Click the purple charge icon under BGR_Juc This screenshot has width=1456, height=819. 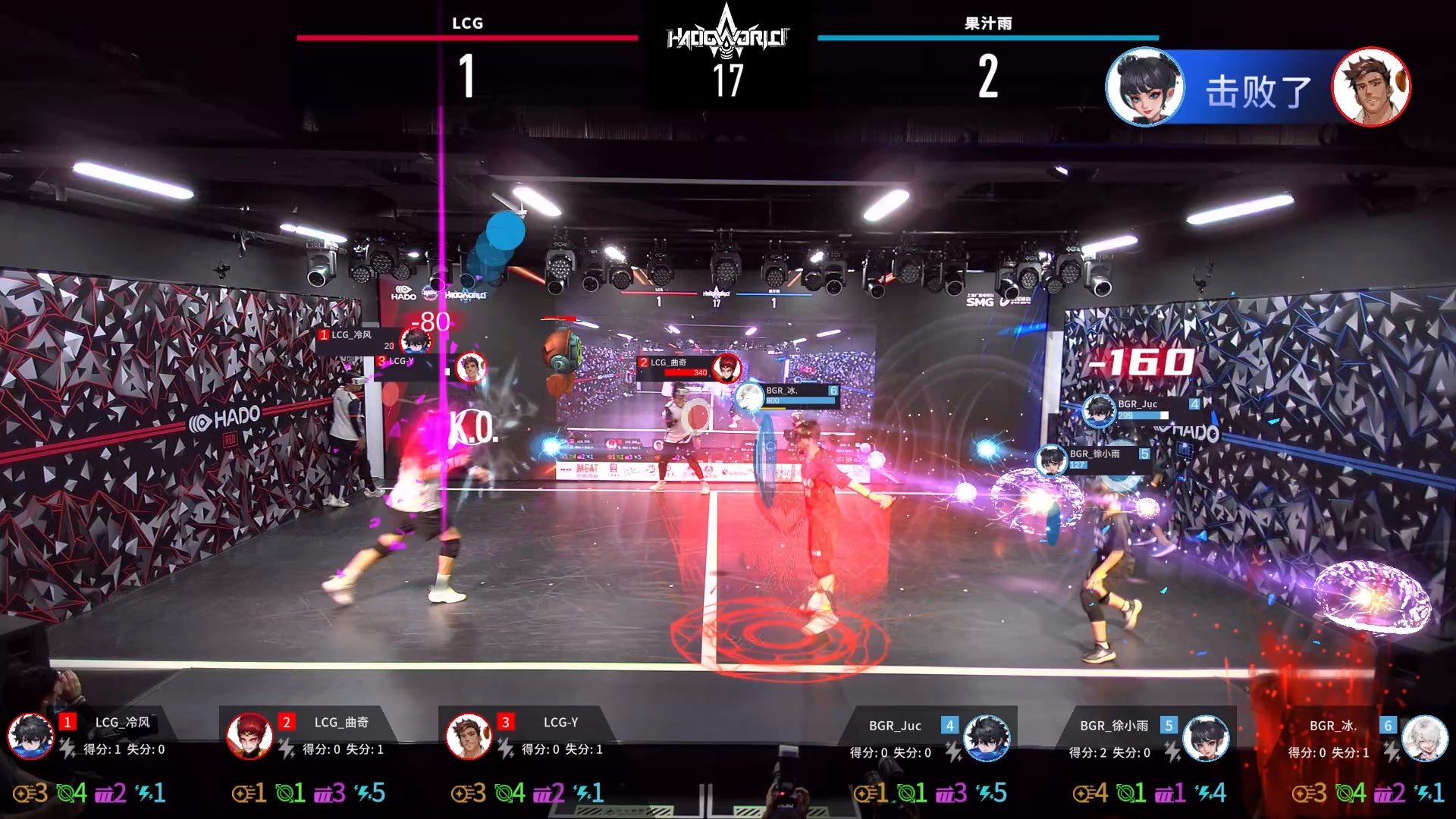tap(946, 793)
